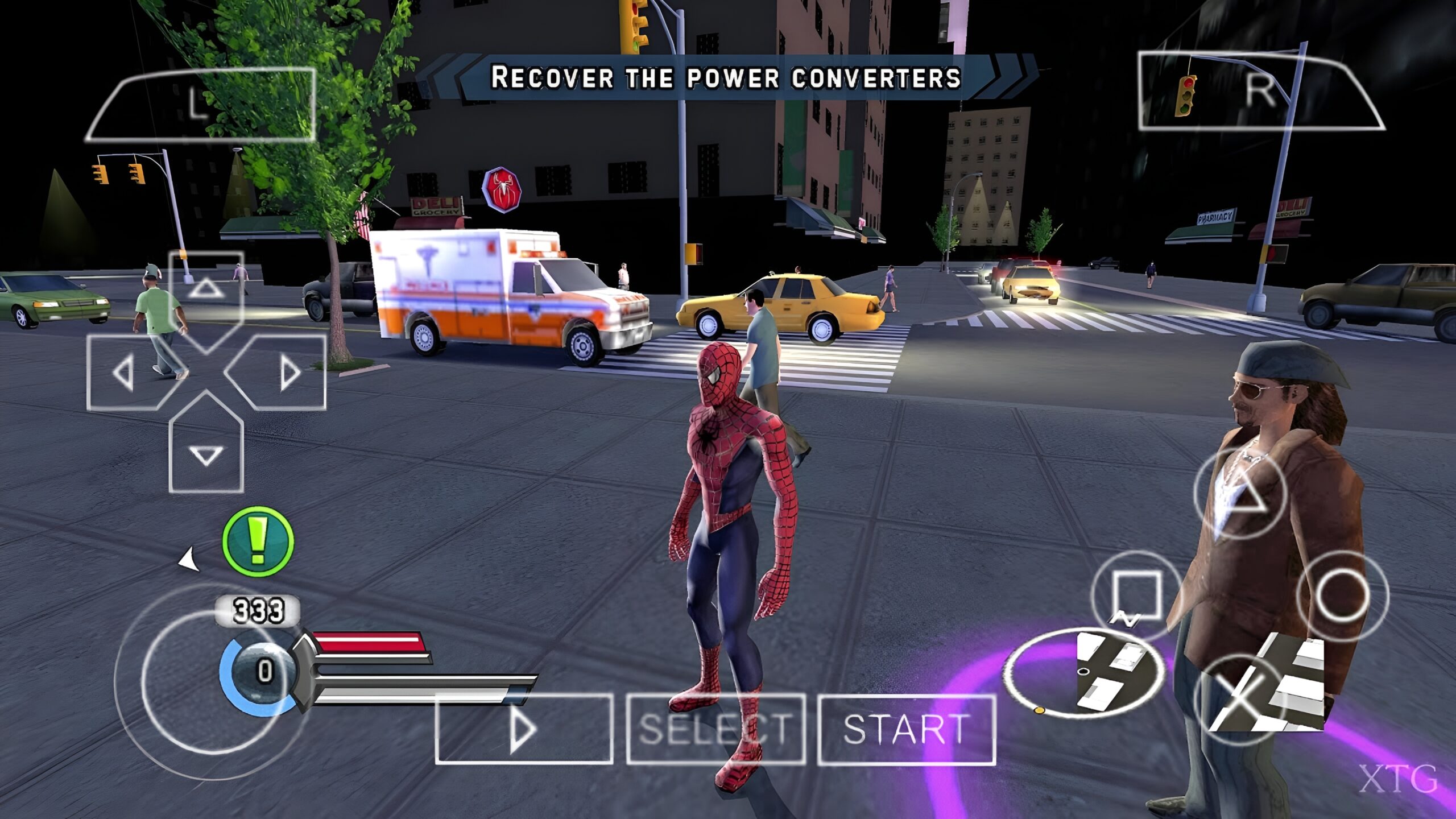Tap the D-pad down arrow
Screen dimensions: 1456x819
tap(206, 455)
